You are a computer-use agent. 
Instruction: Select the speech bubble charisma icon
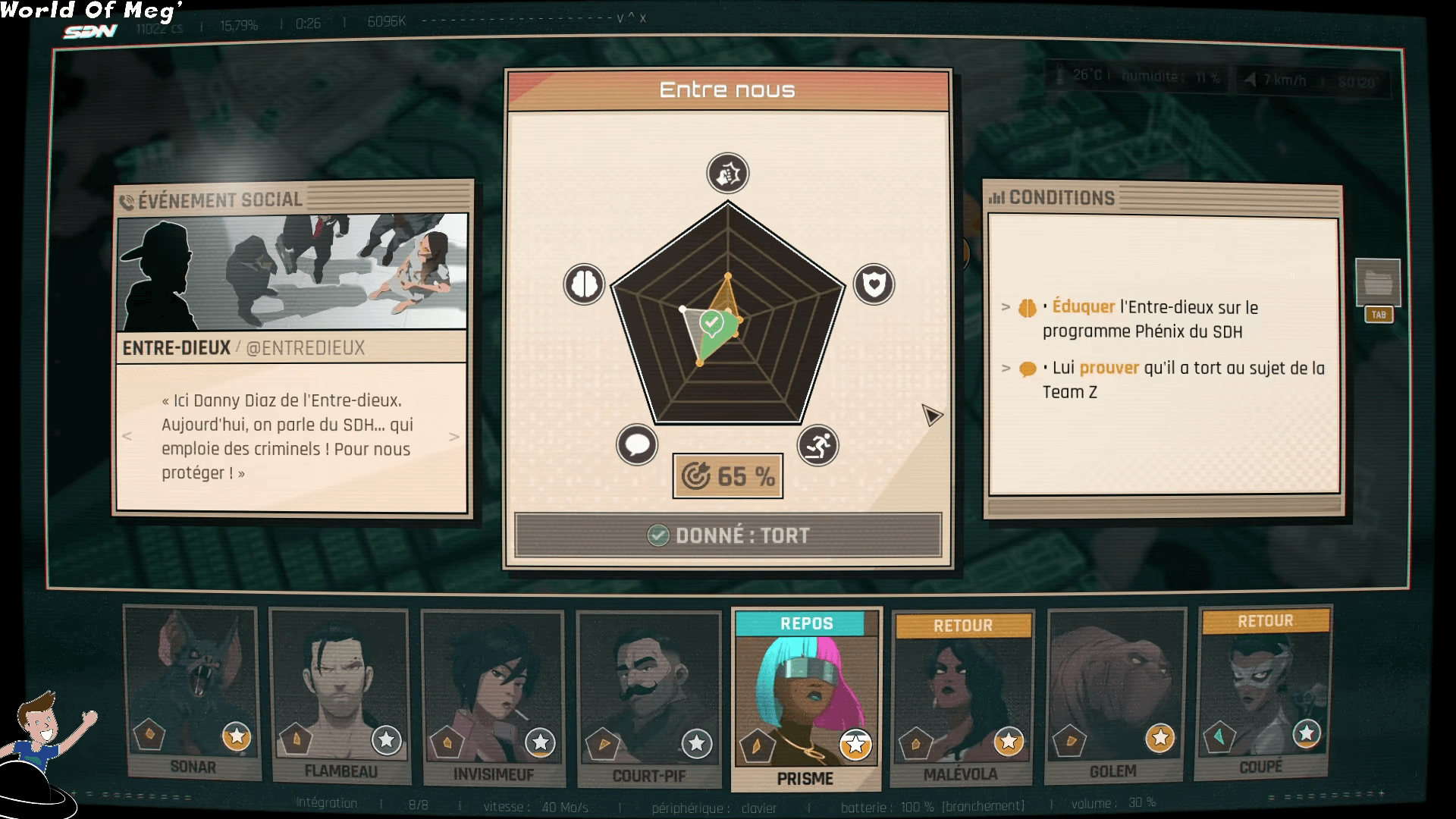coord(637,444)
